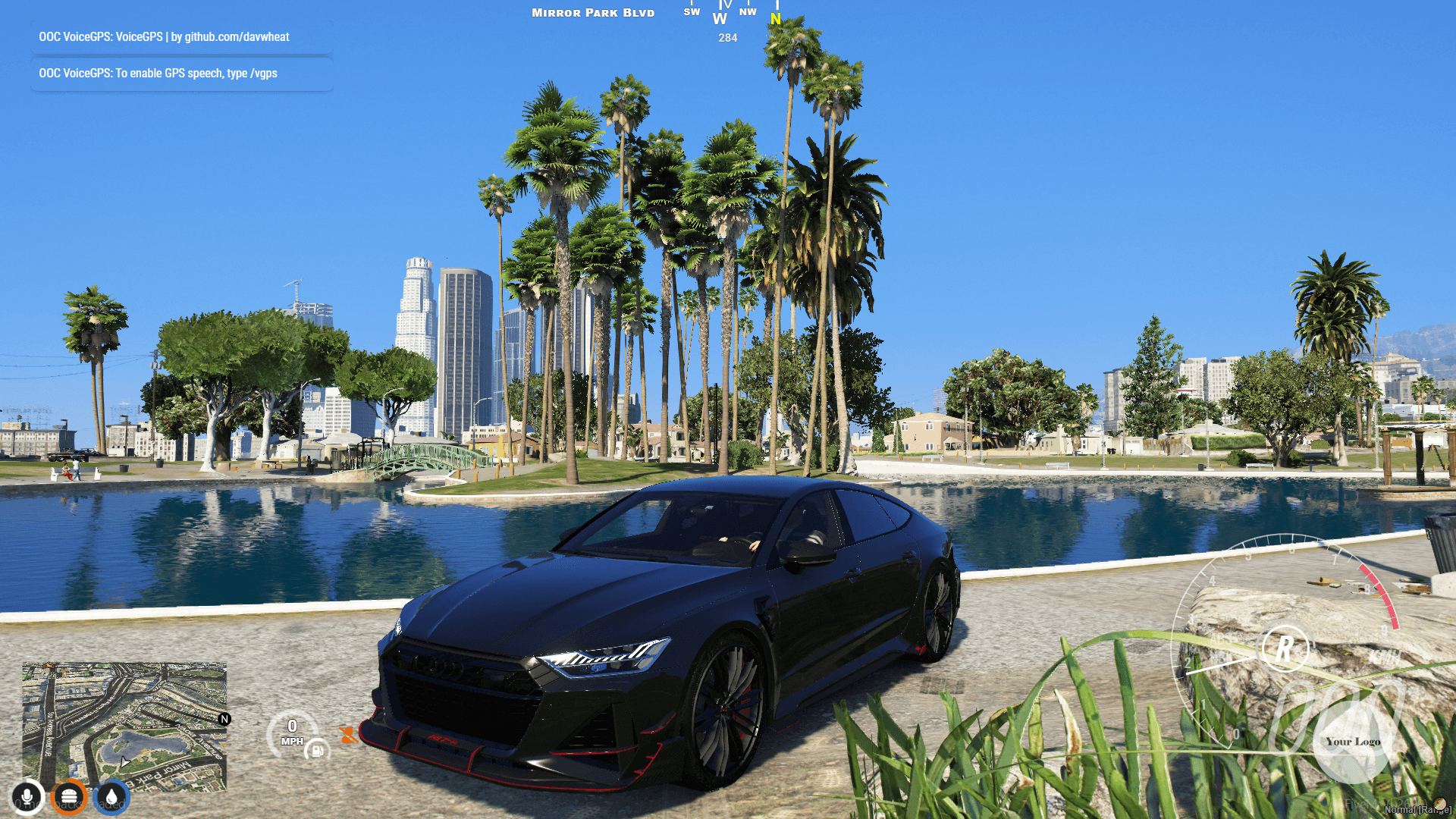Screen dimensions: 1456x819
Task: Click the blue thirst water-drop icon
Action: click(x=111, y=796)
